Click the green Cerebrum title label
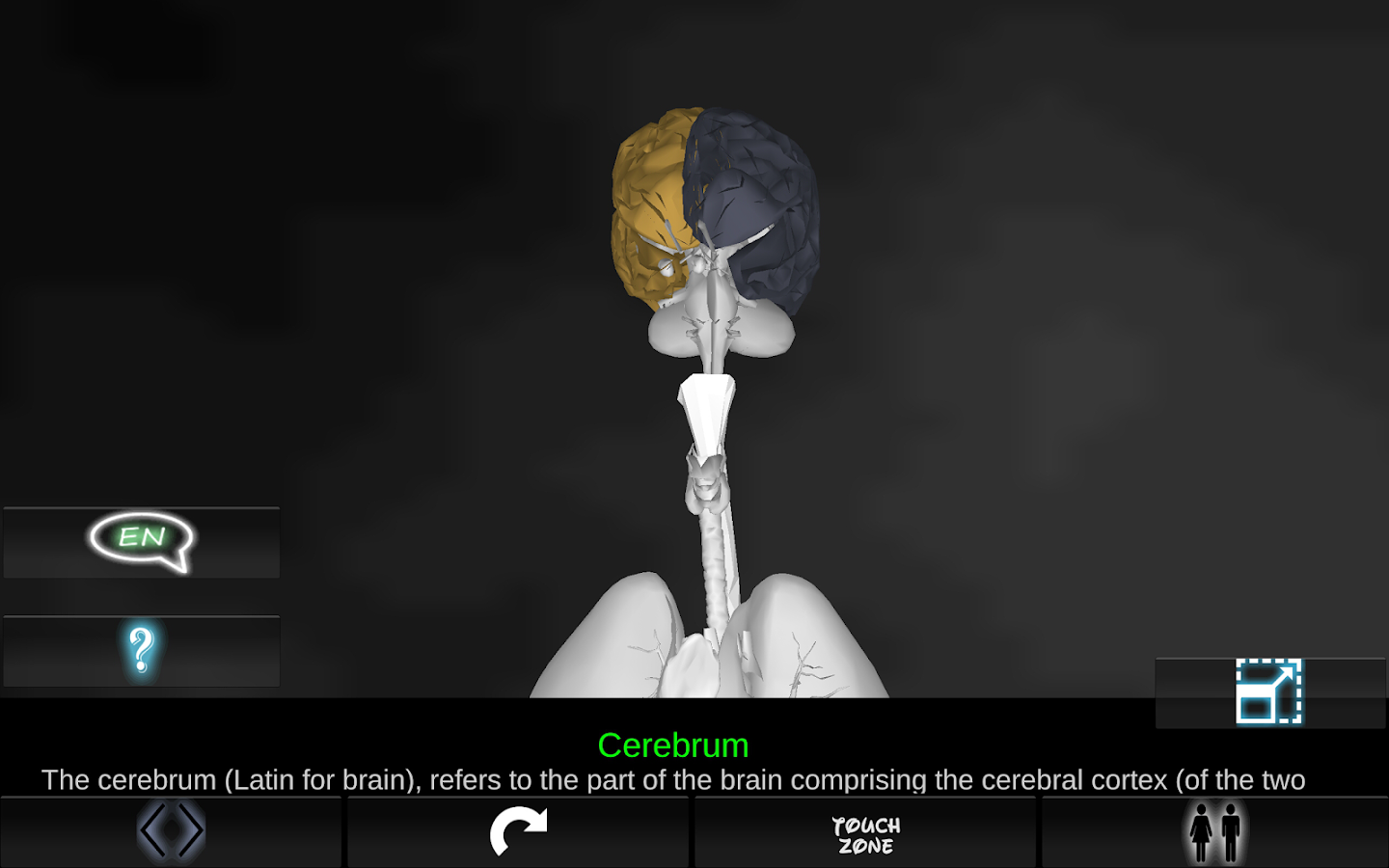 coord(673,744)
